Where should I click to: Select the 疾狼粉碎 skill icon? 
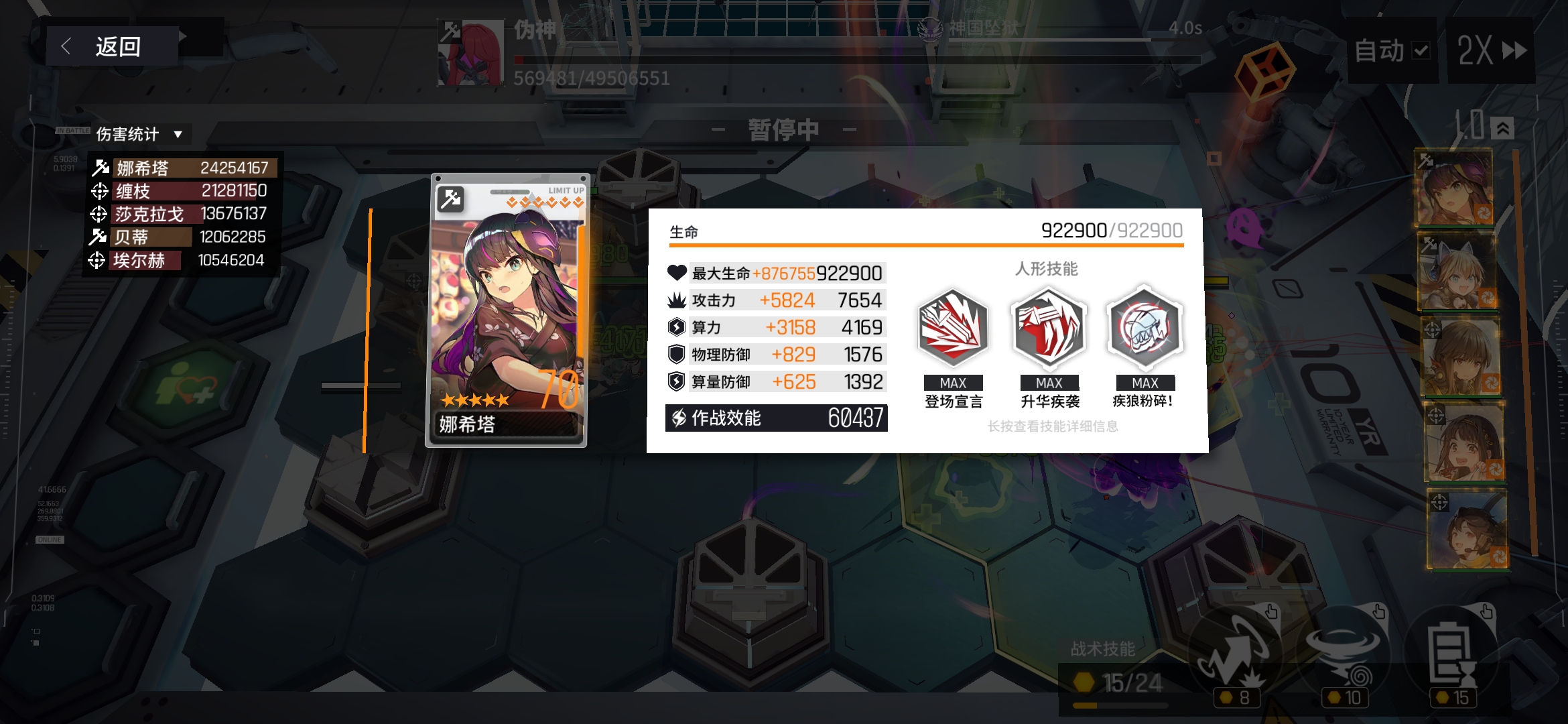click(x=1145, y=328)
